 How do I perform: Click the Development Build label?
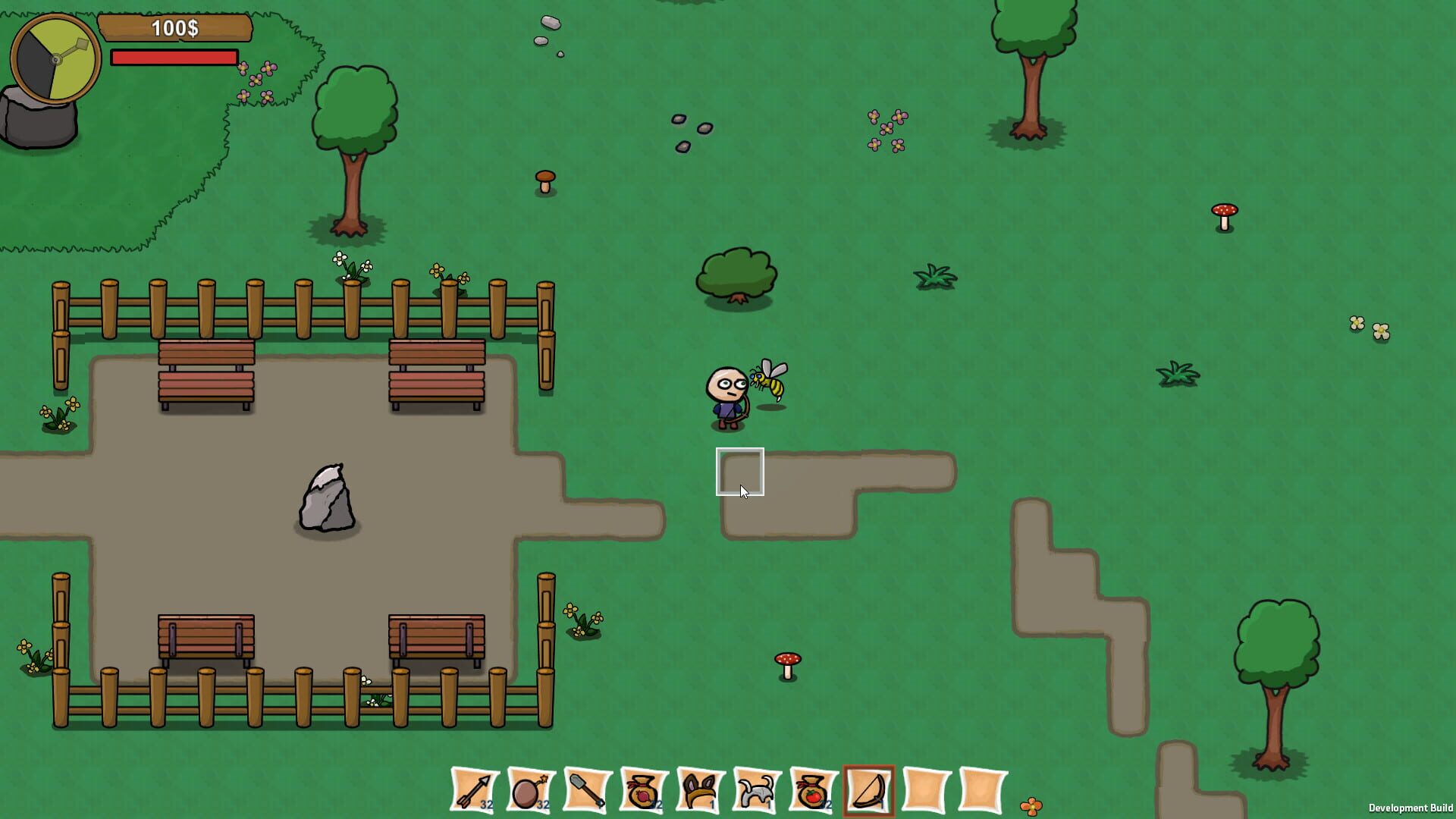[x=1409, y=806]
